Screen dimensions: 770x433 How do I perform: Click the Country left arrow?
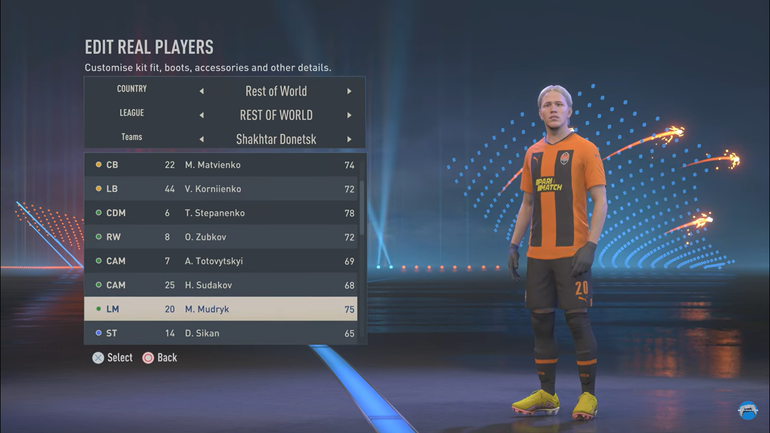tap(201, 91)
